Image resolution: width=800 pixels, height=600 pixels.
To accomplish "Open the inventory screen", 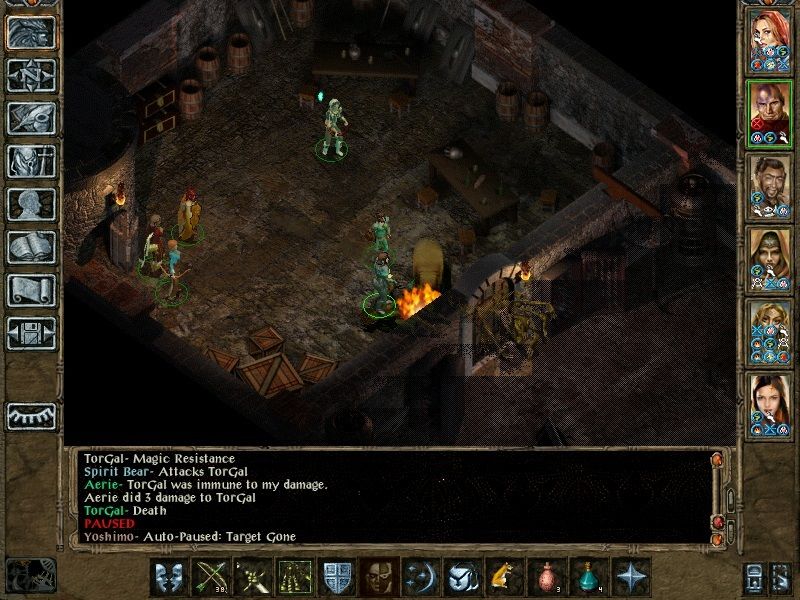I will click(x=31, y=161).
